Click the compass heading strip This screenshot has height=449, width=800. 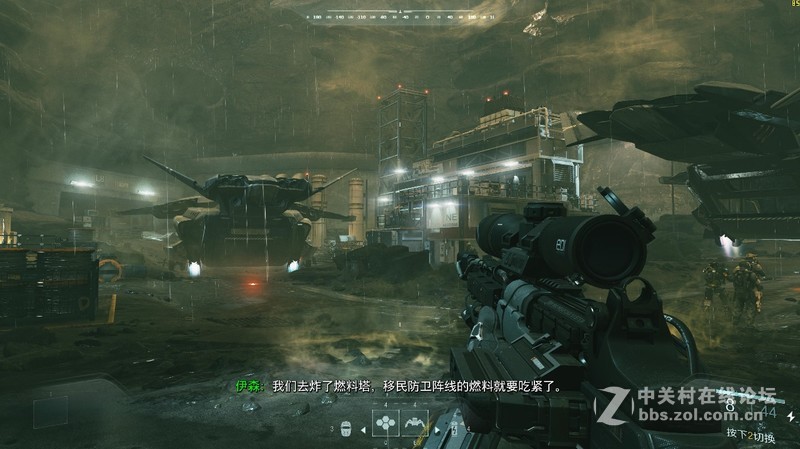(x=400, y=17)
